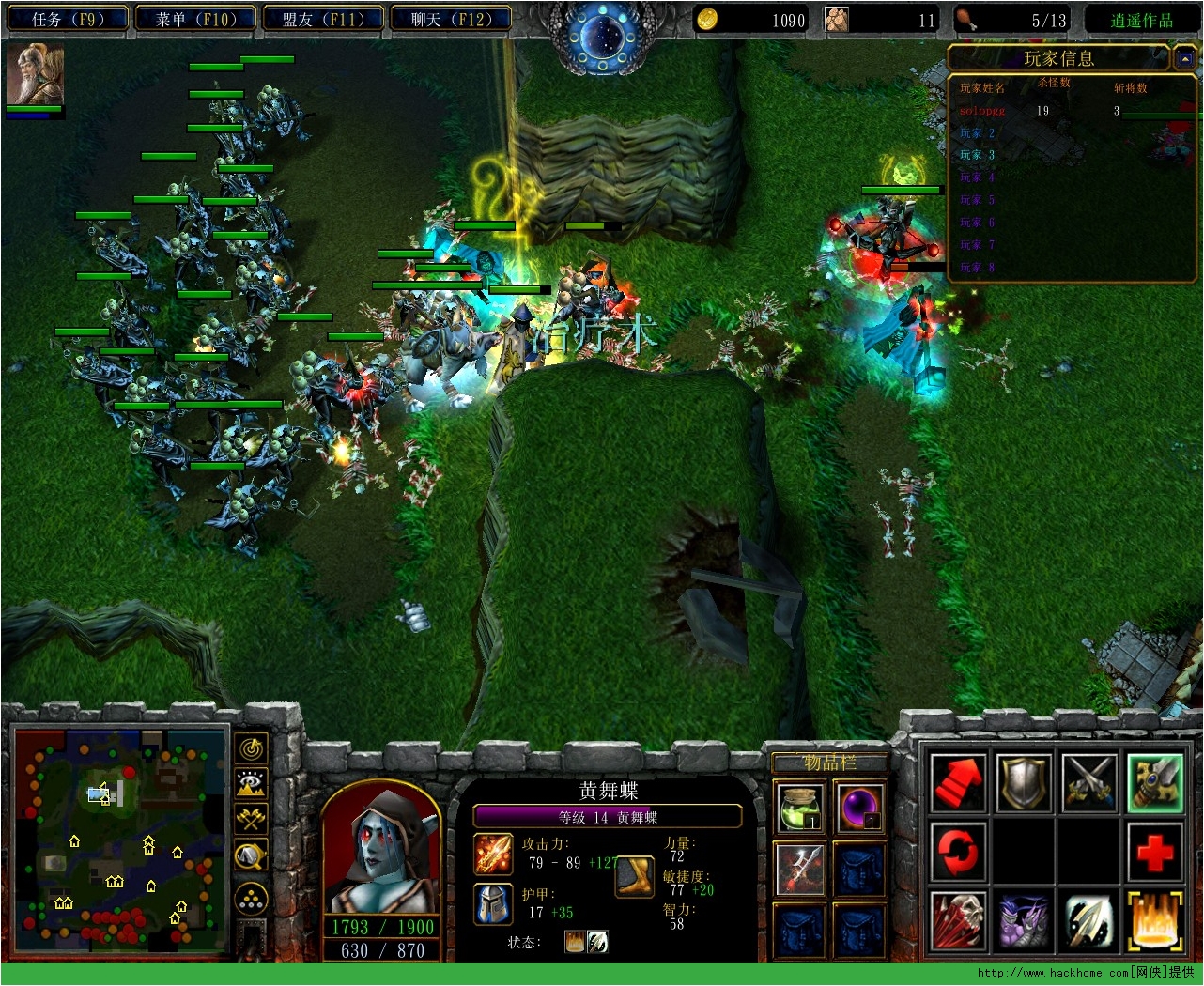This screenshot has height=986, width=1204.
Task: Choose the Attack crossed-swords command
Action: [1089, 783]
